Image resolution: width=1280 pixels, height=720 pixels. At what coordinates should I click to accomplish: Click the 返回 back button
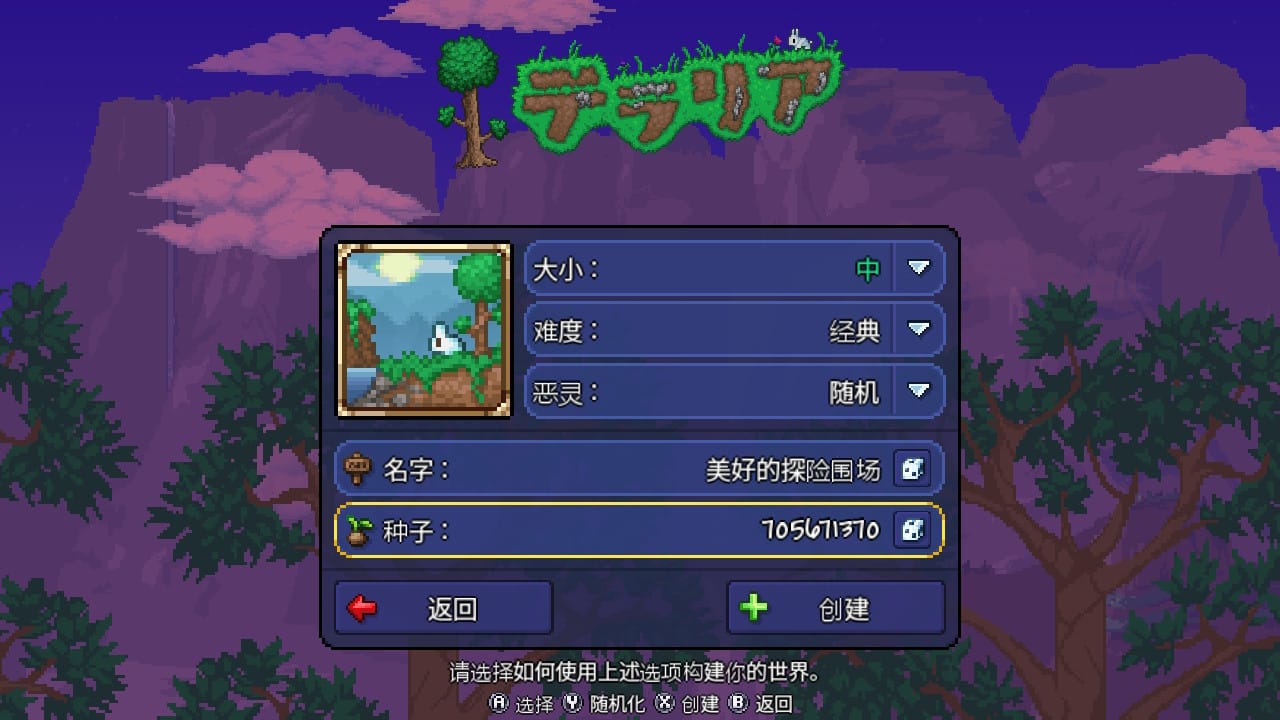point(443,606)
